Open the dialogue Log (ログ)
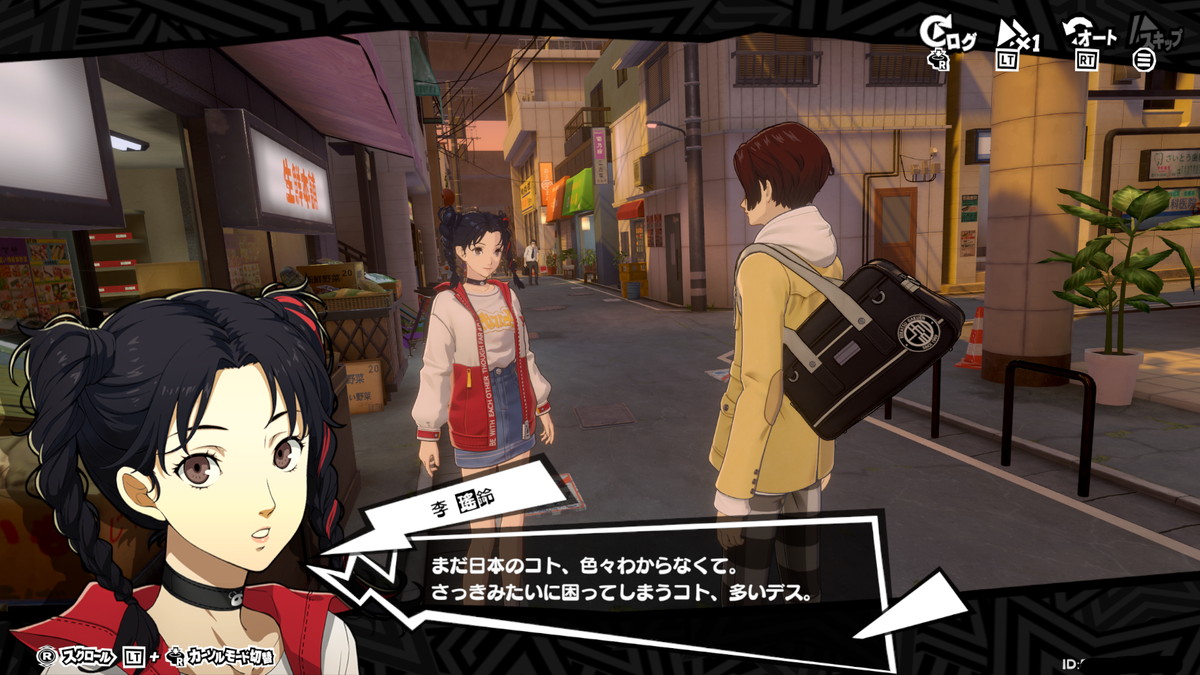The height and width of the screenshot is (675, 1200). pos(947,38)
